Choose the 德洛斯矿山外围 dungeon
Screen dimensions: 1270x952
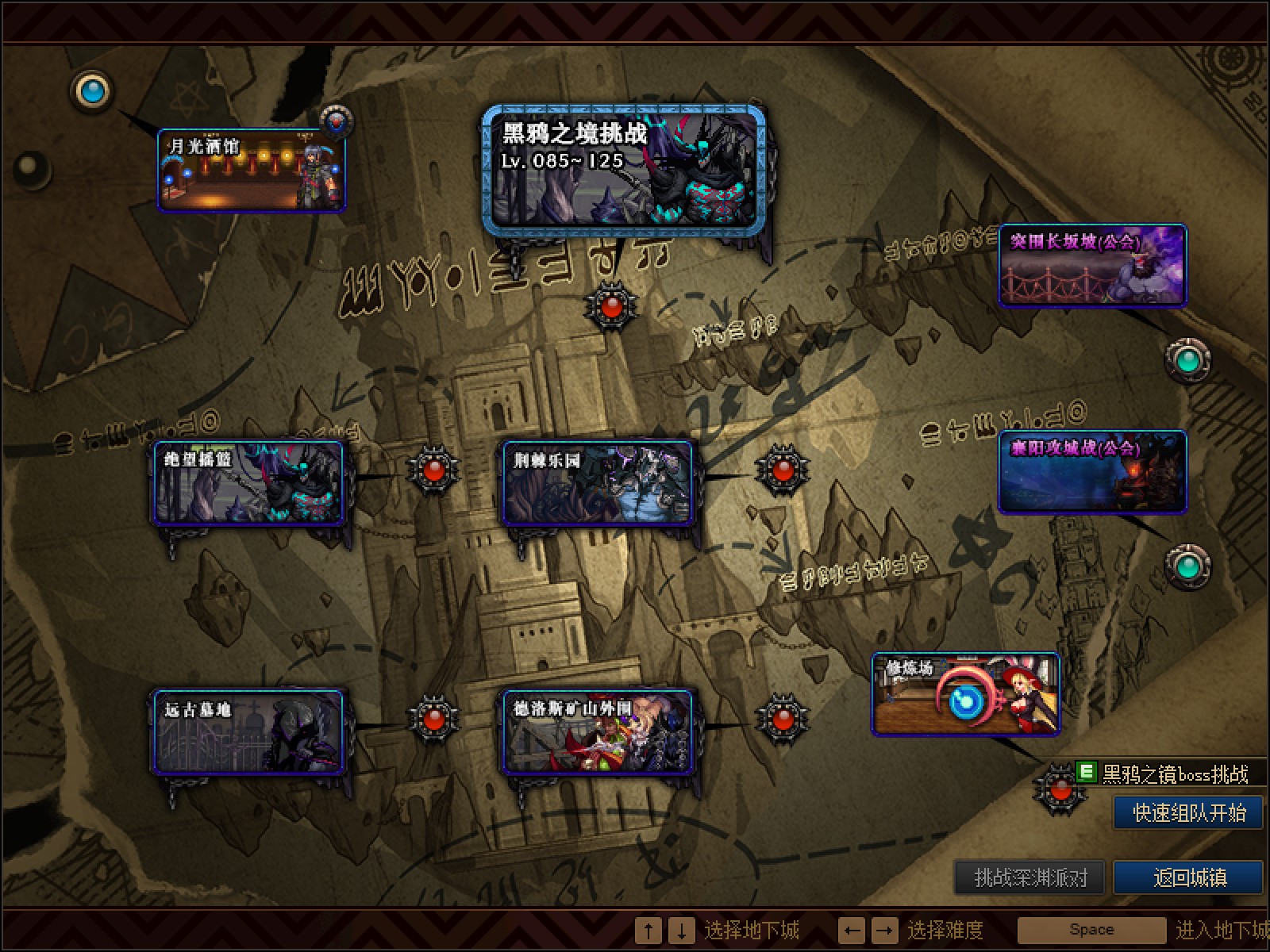point(598,731)
